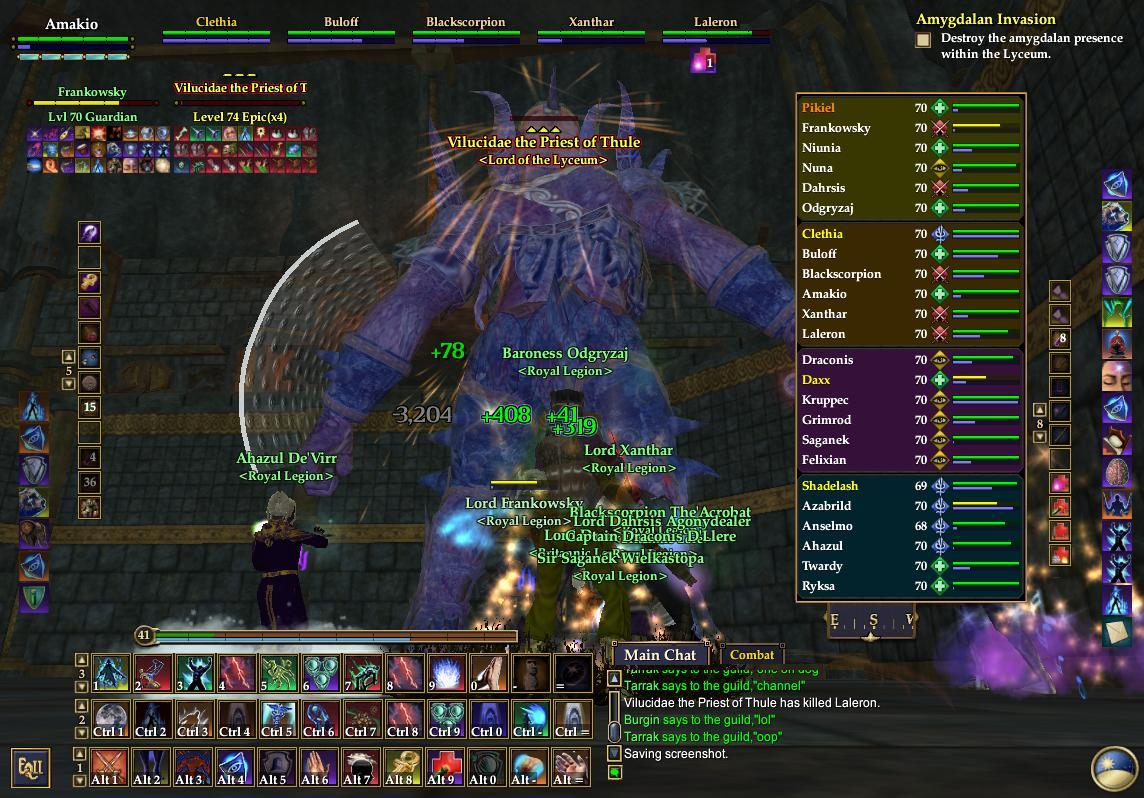Activate the praying hands ability in slot 0

tap(487, 673)
